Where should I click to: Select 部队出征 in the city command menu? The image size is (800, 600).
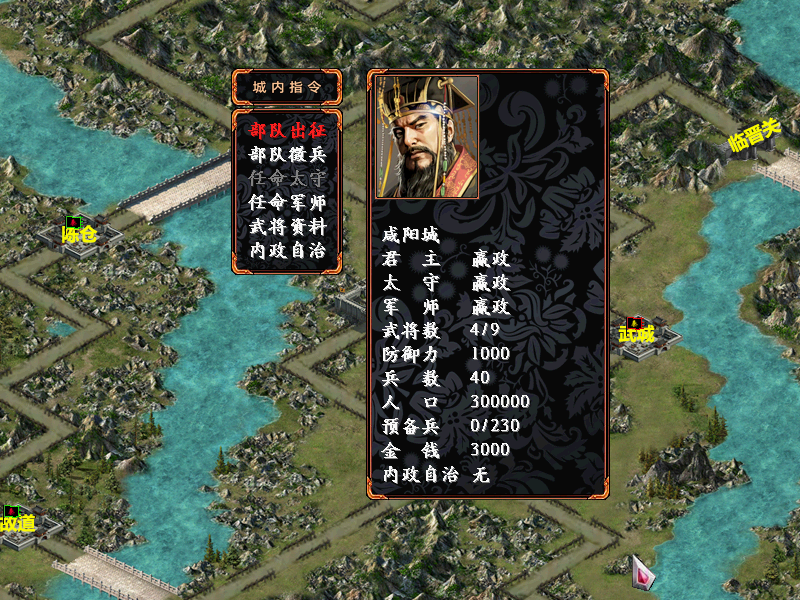click(x=288, y=130)
